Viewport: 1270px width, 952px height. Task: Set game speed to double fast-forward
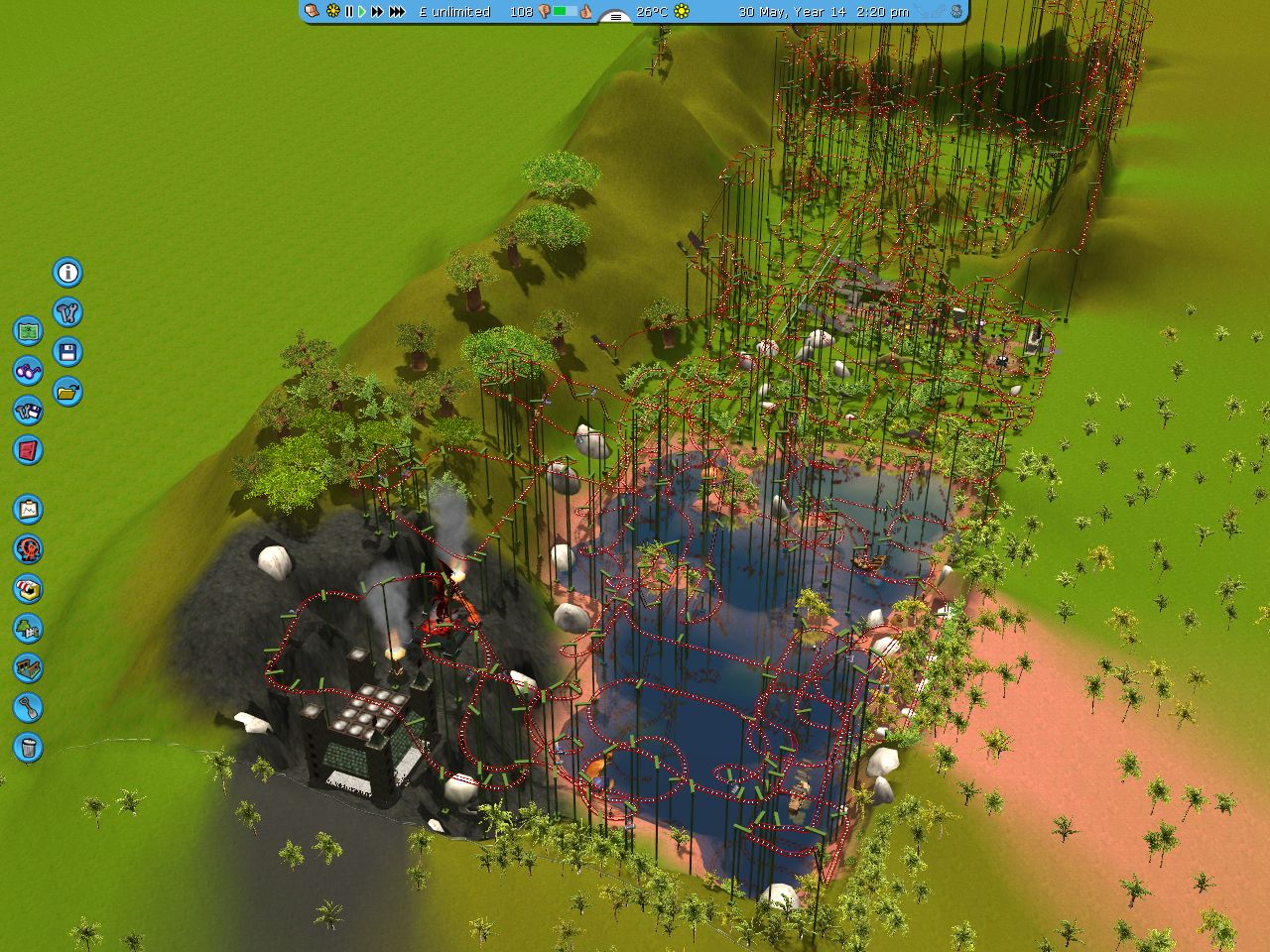[x=377, y=12]
